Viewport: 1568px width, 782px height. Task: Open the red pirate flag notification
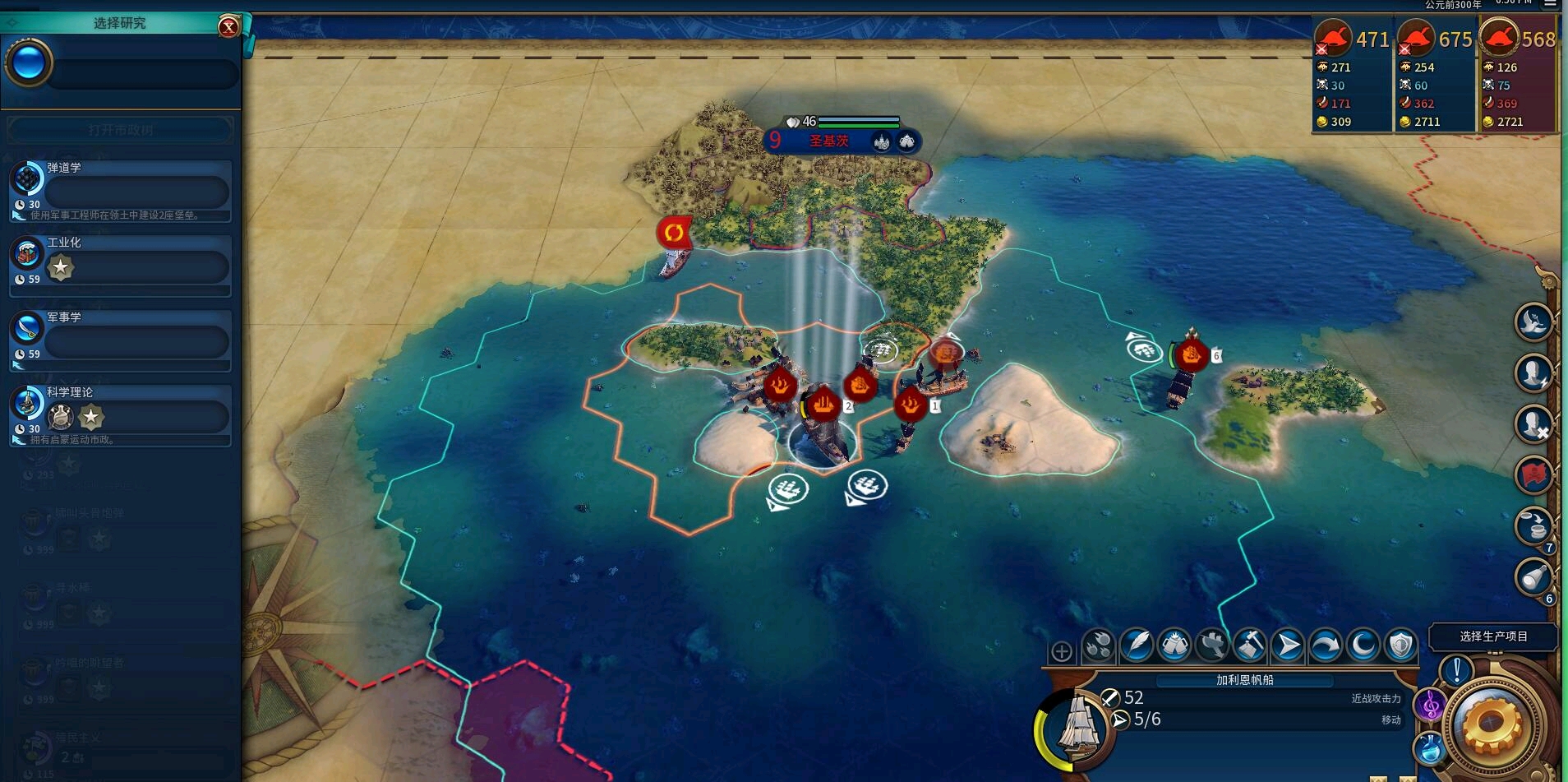click(1533, 474)
